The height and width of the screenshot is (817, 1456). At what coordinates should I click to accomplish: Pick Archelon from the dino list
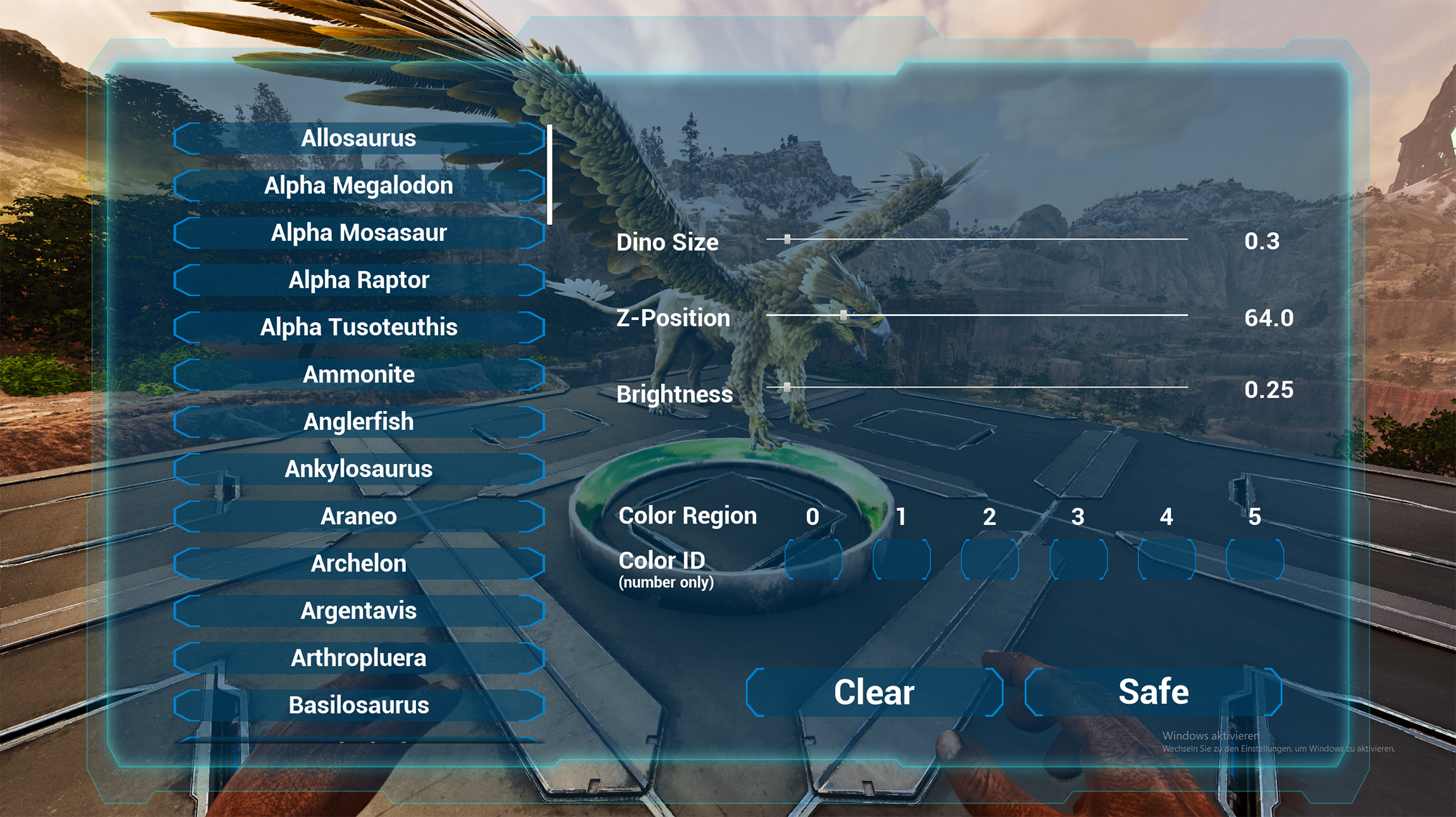coord(358,563)
